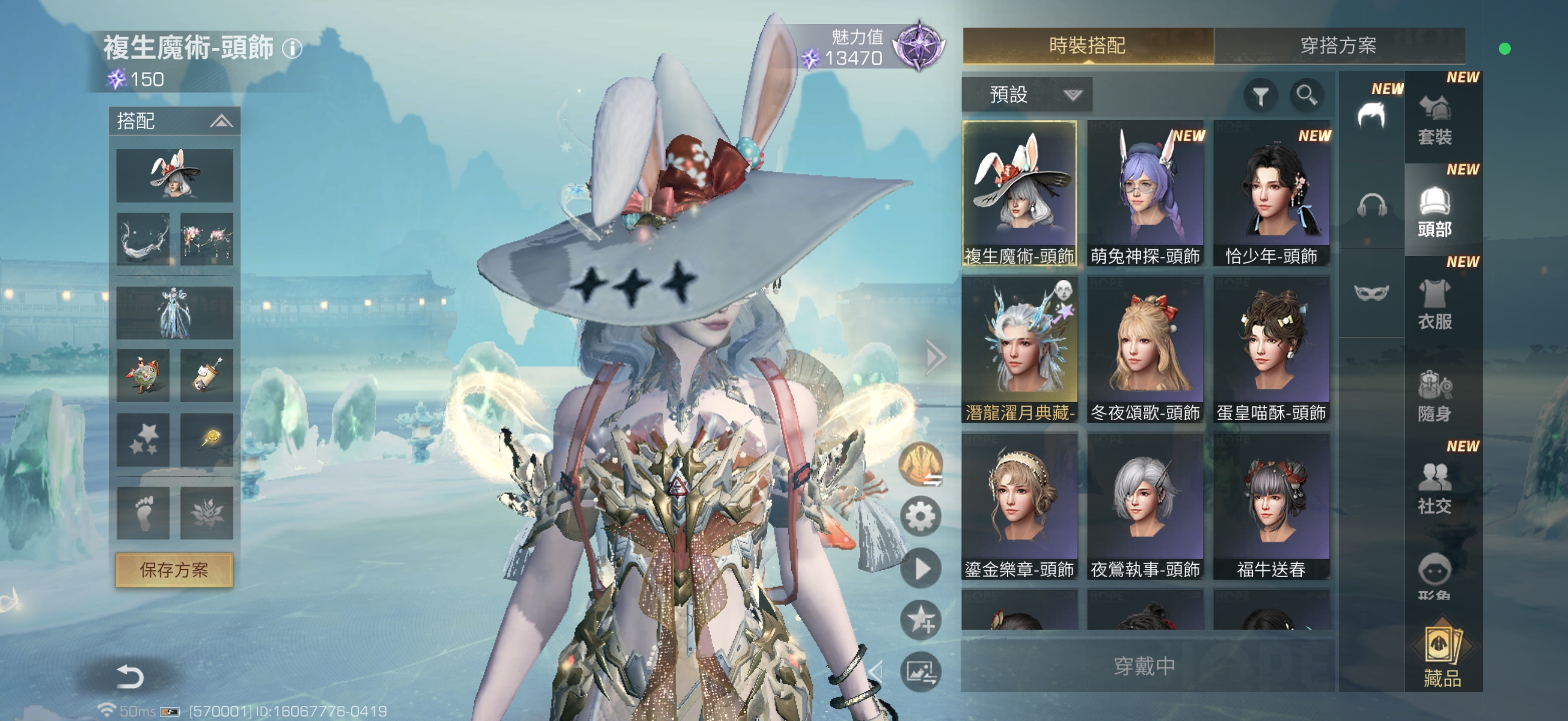Select the 福牛送春 headwear
The image size is (1568, 721).
point(1271,507)
